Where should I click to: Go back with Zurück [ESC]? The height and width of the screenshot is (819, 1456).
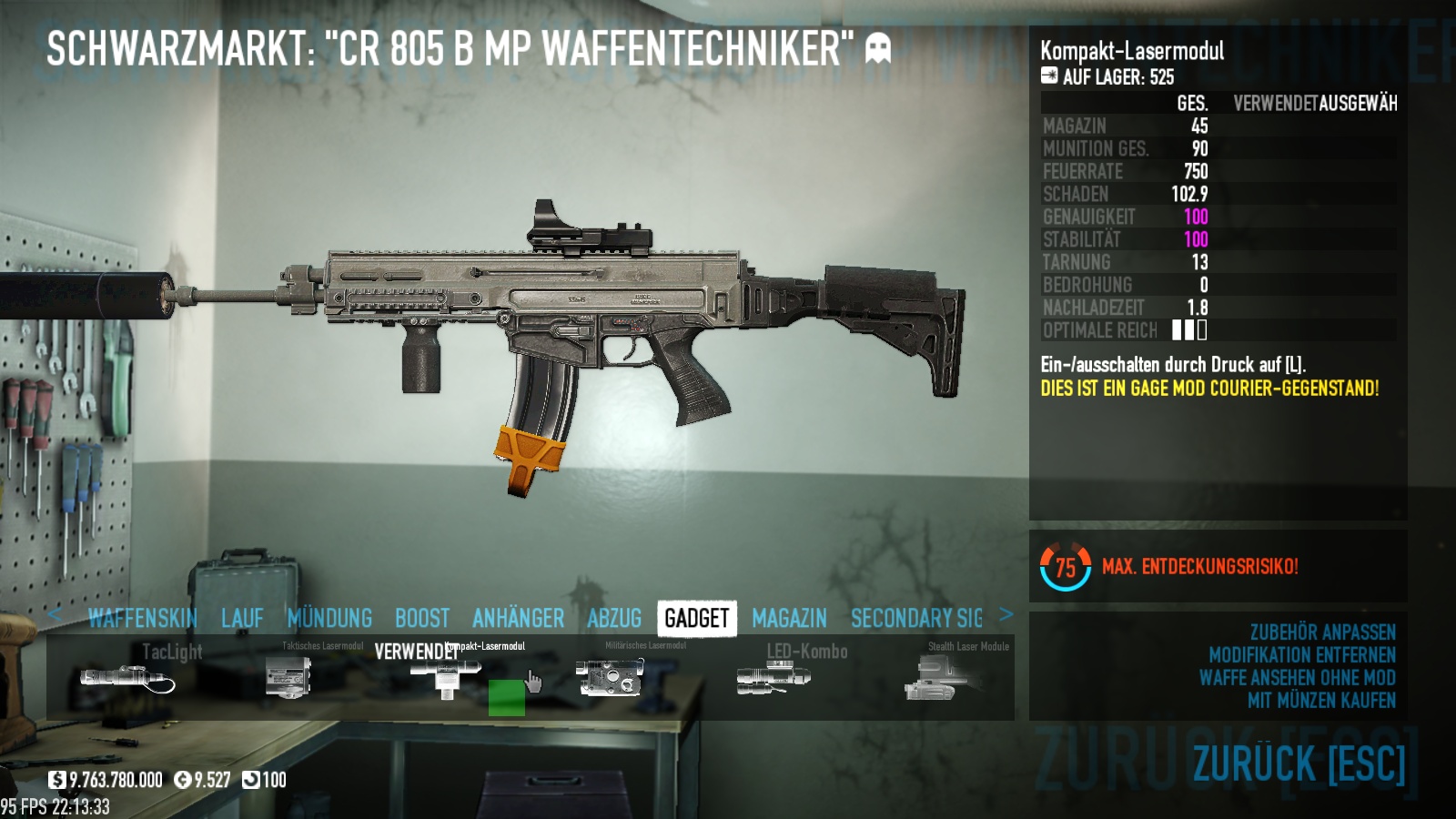click(1299, 764)
